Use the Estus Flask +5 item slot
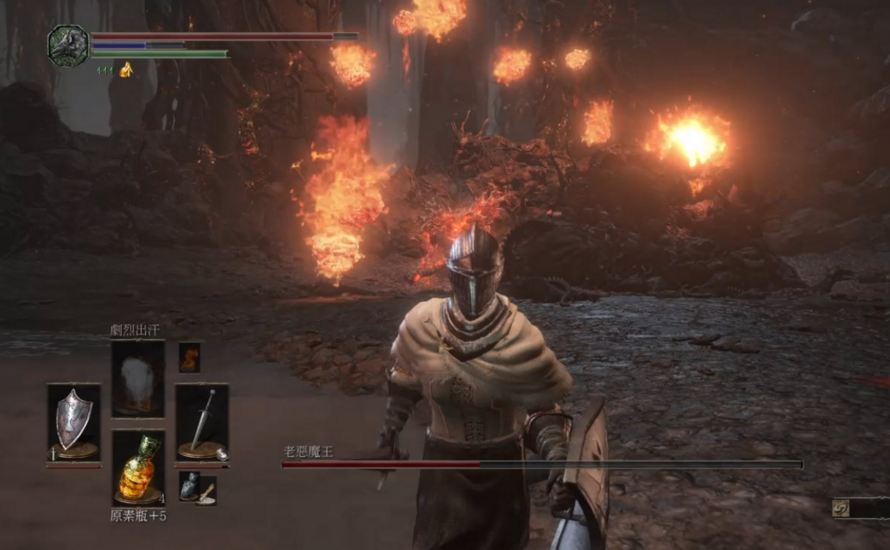This screenshot has width=890, height=550. pos(138,468)
